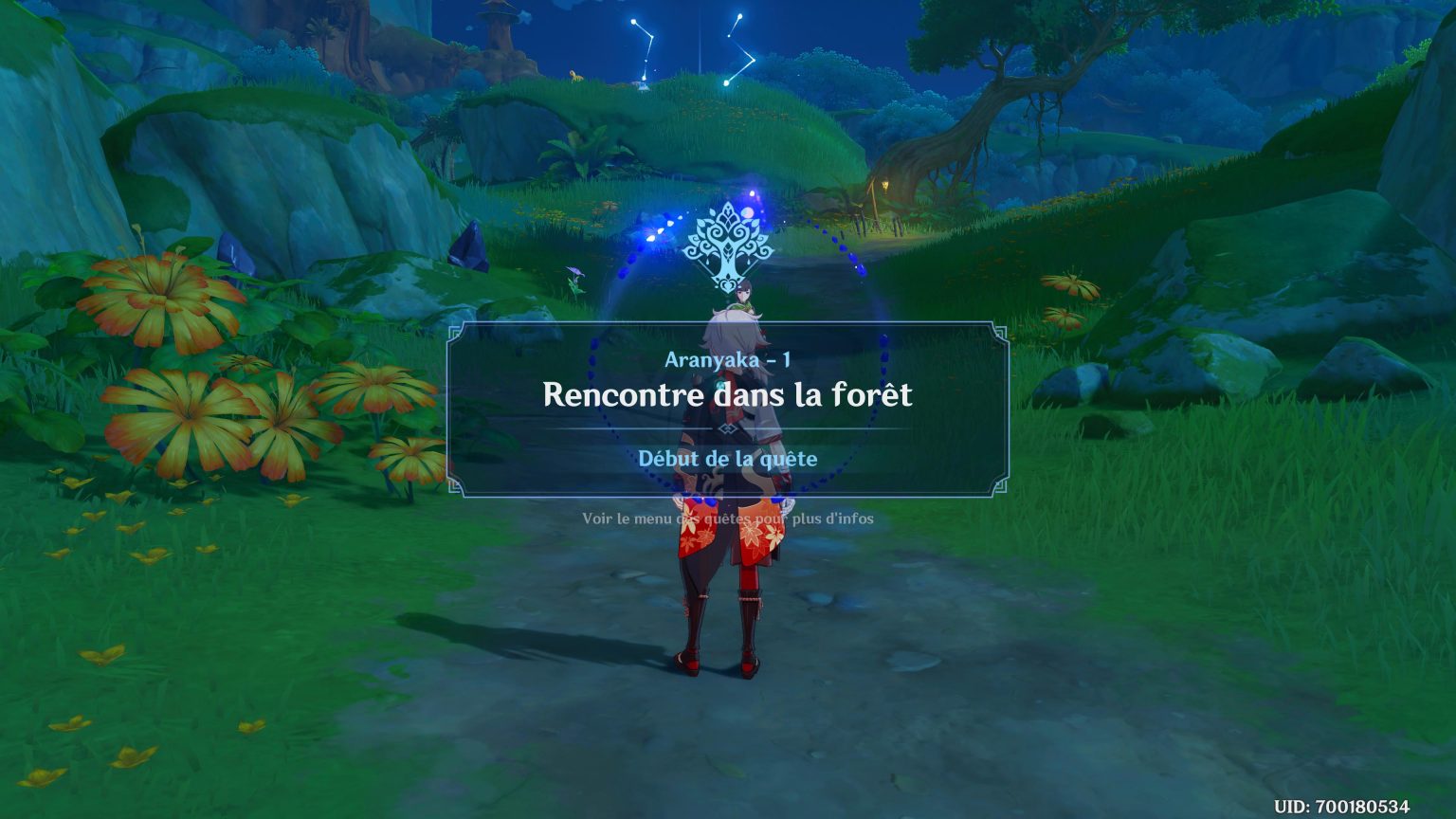Viewport: 1456px width, 819px height.
Task: Expand the 'Aranyaka – 1' quest header
Action: tap(727, 358)
